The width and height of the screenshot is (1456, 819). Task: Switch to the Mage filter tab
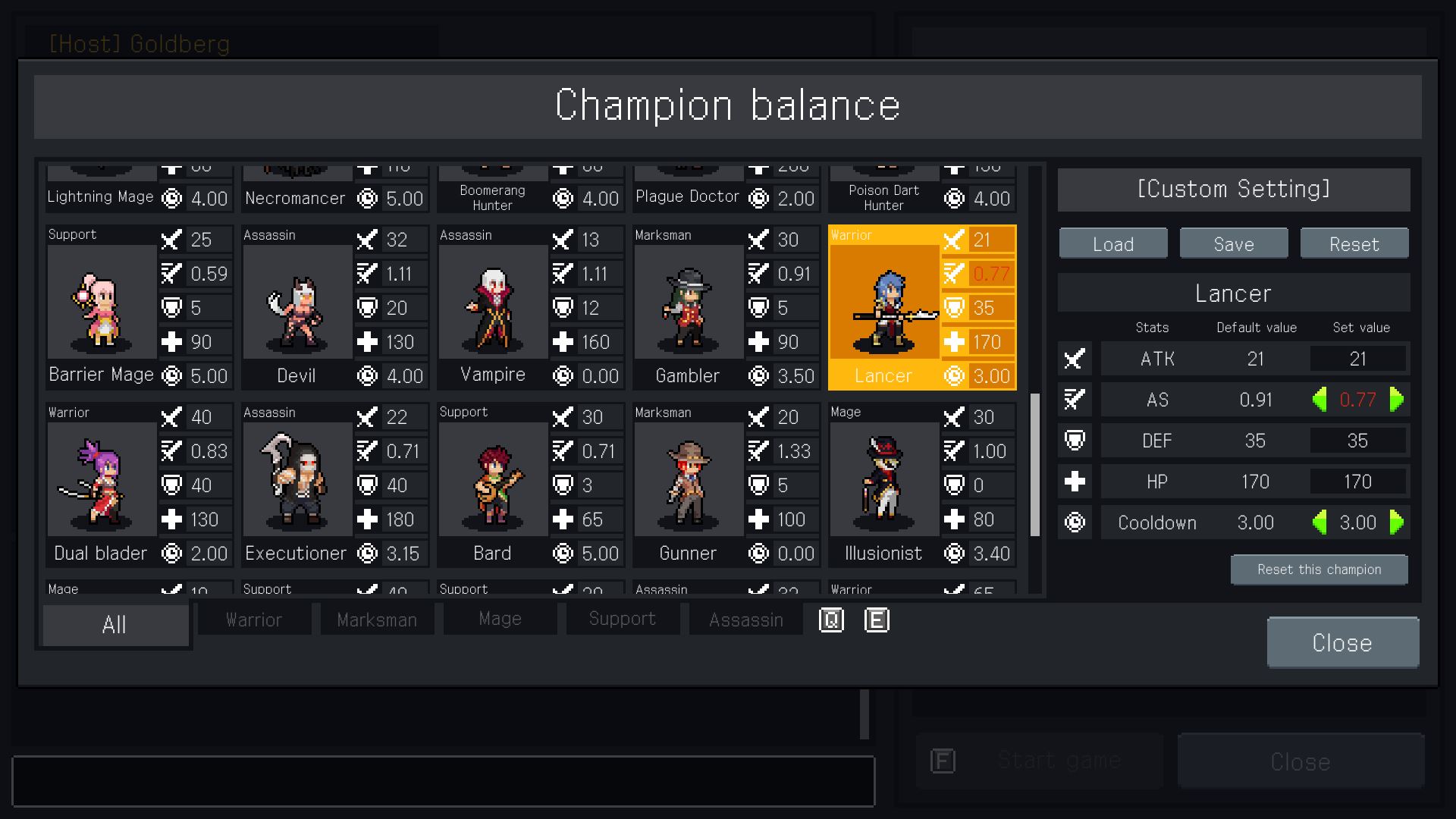click(x=499, y=619)
